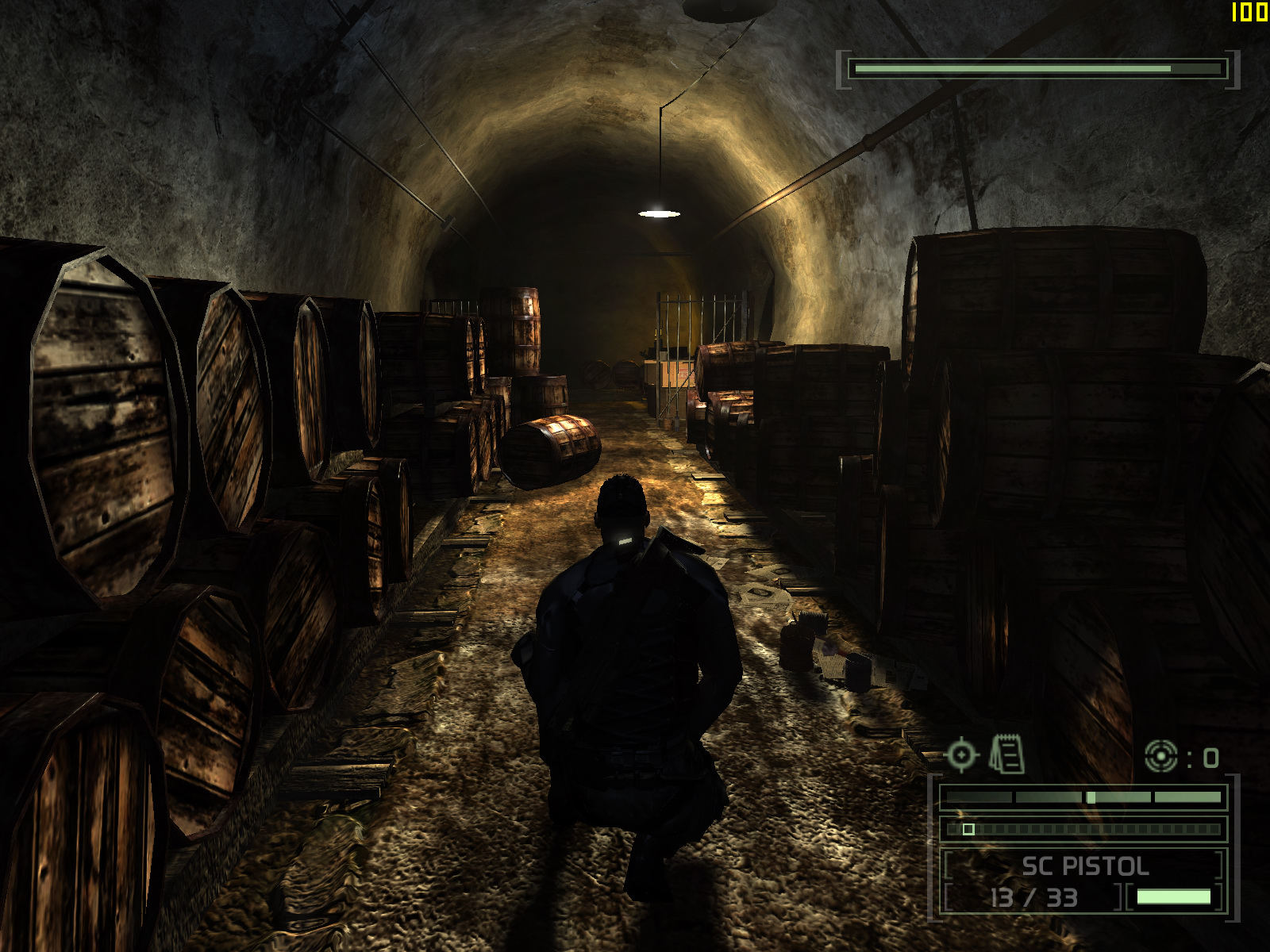Open the notepad objectives icon
Image resolution: width=1270 pixels, height=952 pixels.
[x=1006, y=754]
